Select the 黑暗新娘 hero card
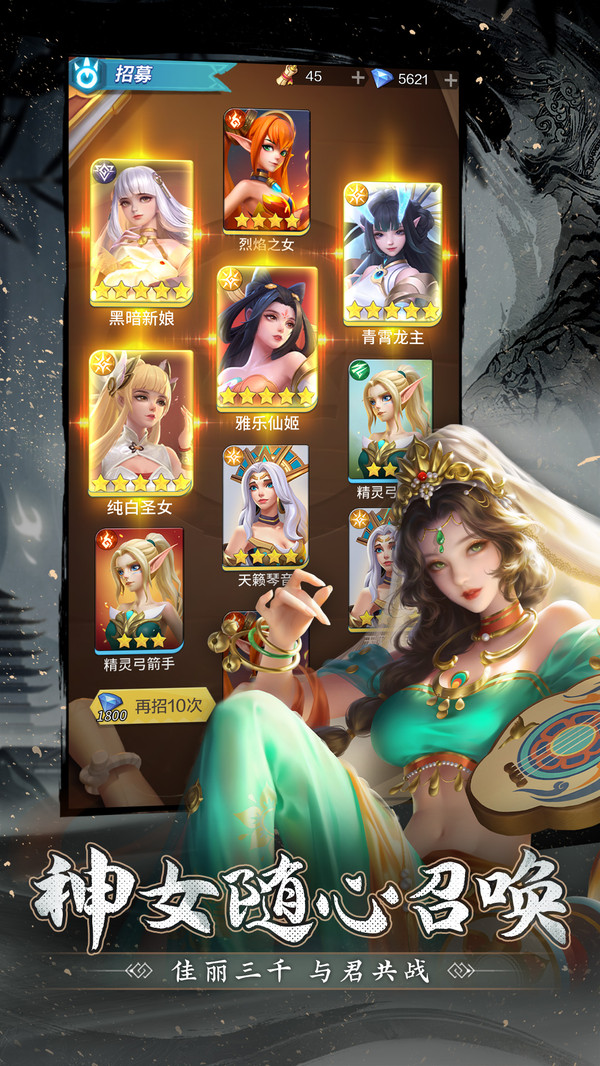 point(141,234)
